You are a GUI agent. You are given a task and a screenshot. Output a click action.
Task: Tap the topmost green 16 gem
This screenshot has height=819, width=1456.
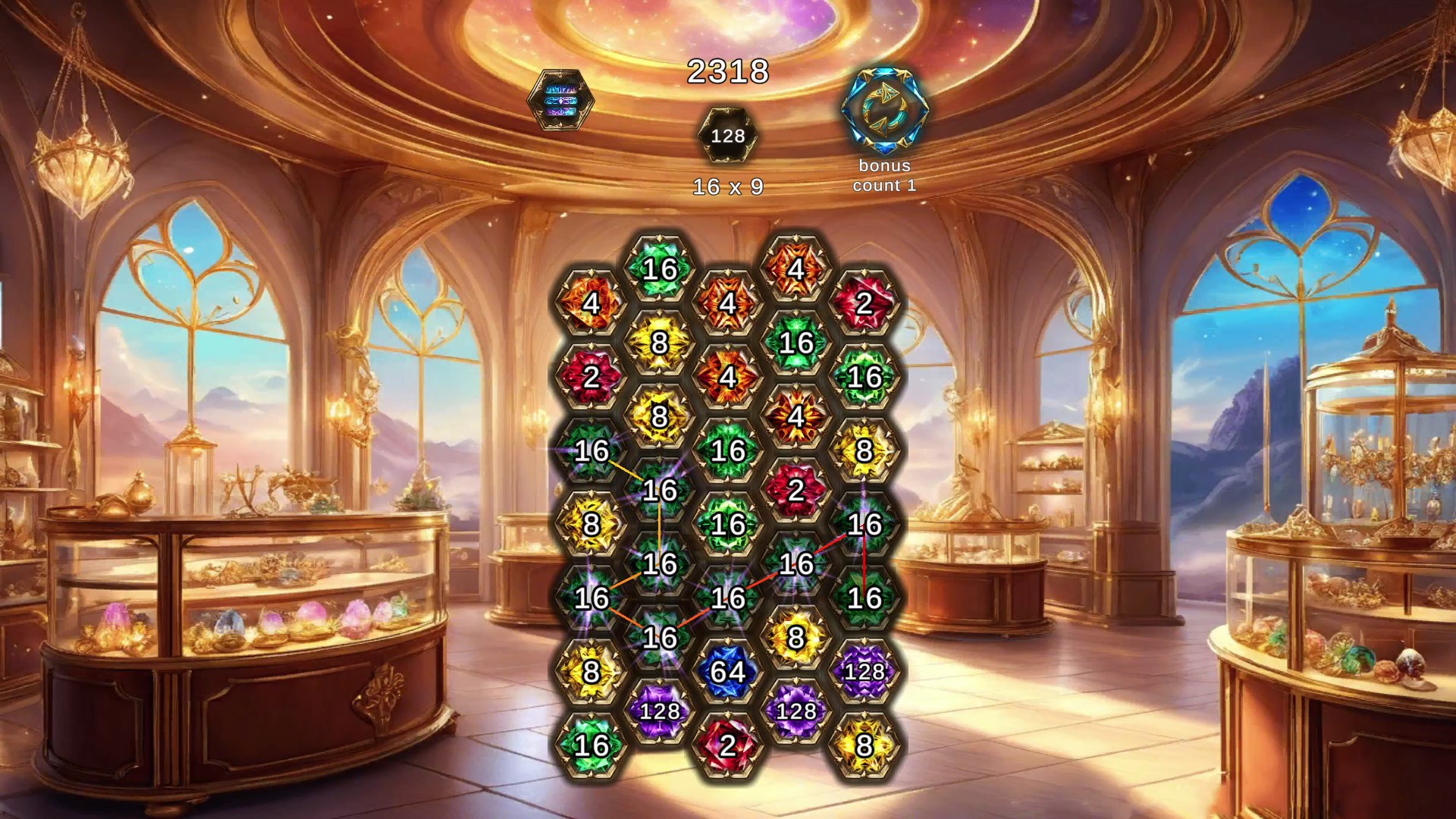pyautogui.click(x=662, y=267)
